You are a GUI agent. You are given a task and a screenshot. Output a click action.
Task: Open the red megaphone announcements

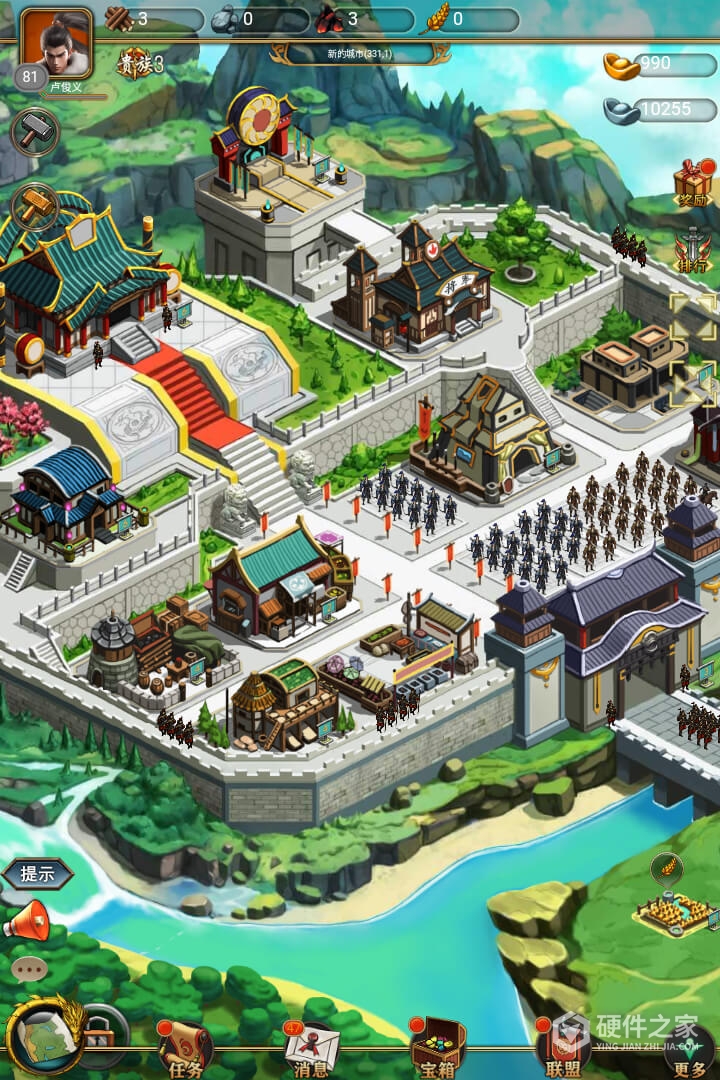click(x=27, y=919)
